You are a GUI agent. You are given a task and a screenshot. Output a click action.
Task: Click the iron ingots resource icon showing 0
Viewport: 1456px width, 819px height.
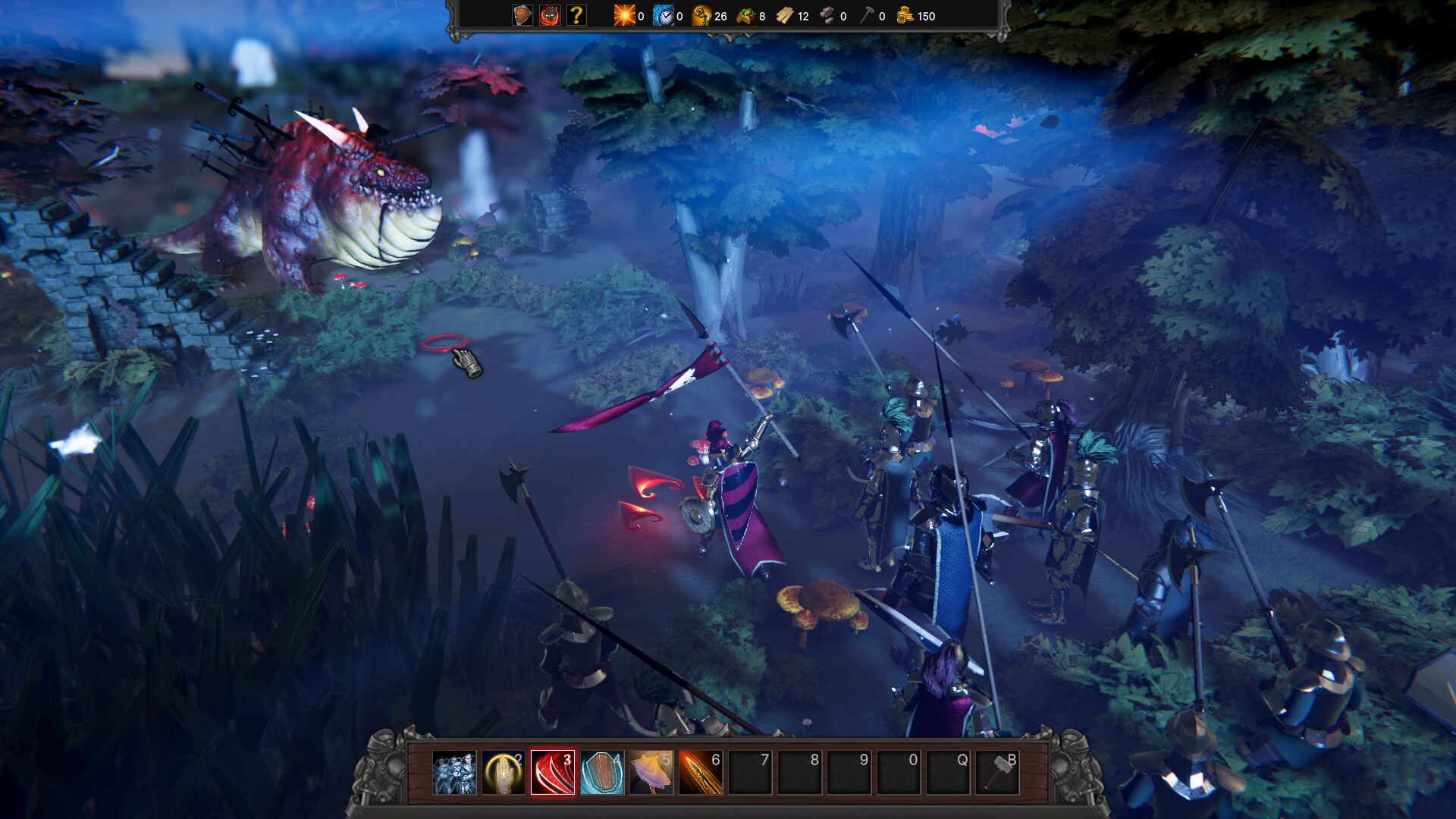pyautogui.click(x=827, y=16)
